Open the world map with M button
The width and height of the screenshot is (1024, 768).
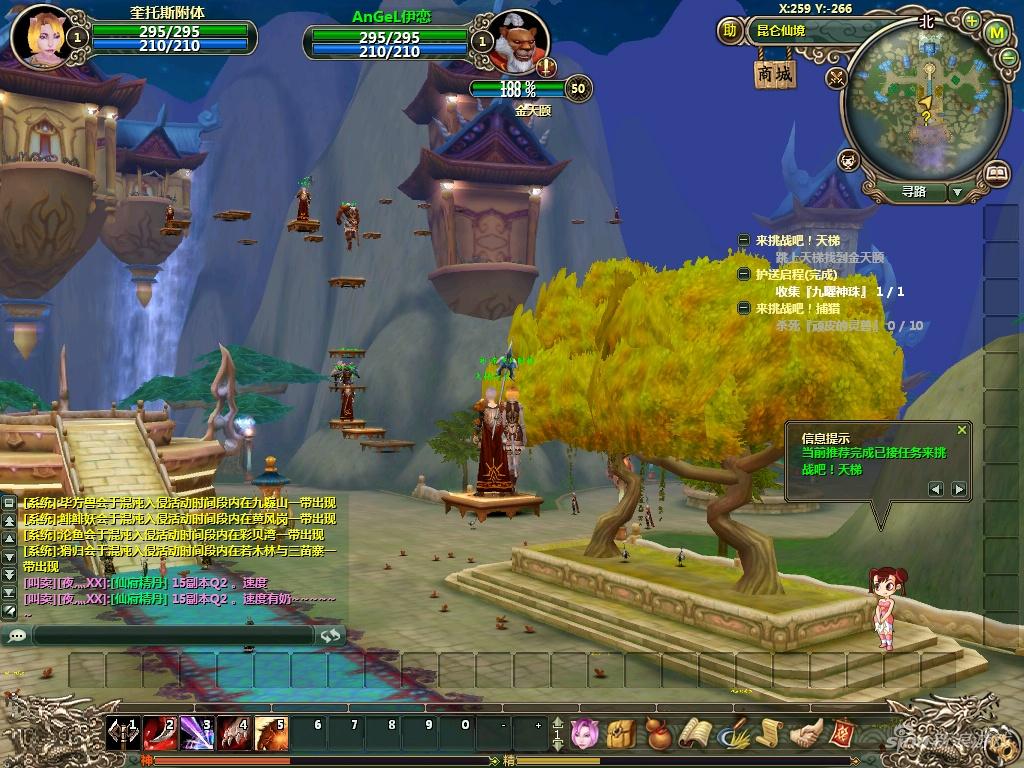point(996,31)
